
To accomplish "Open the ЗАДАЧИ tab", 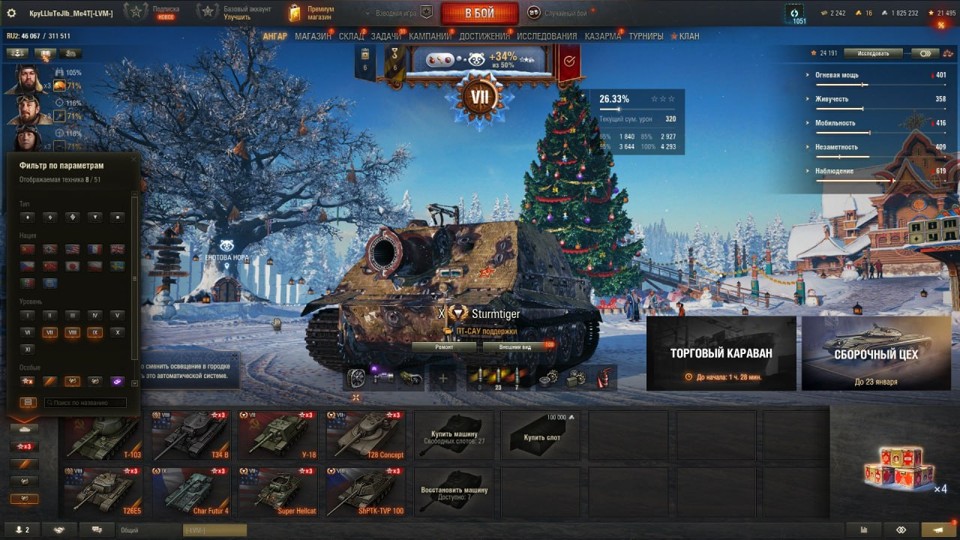I will pyautogui.click(x=386, y=36).
